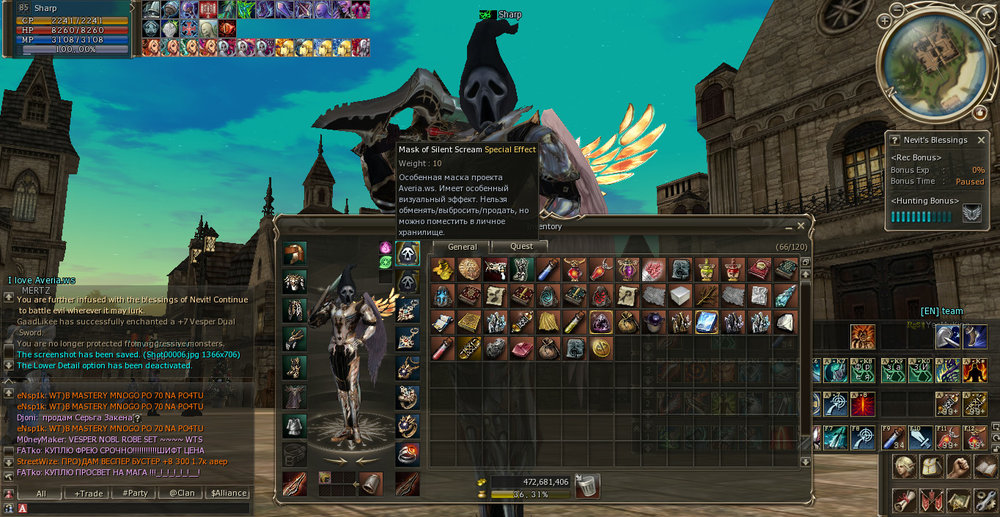Screen dimensions: 1000x517
Task: Select the General inventory tab
Action: click(x=462, y=246)
